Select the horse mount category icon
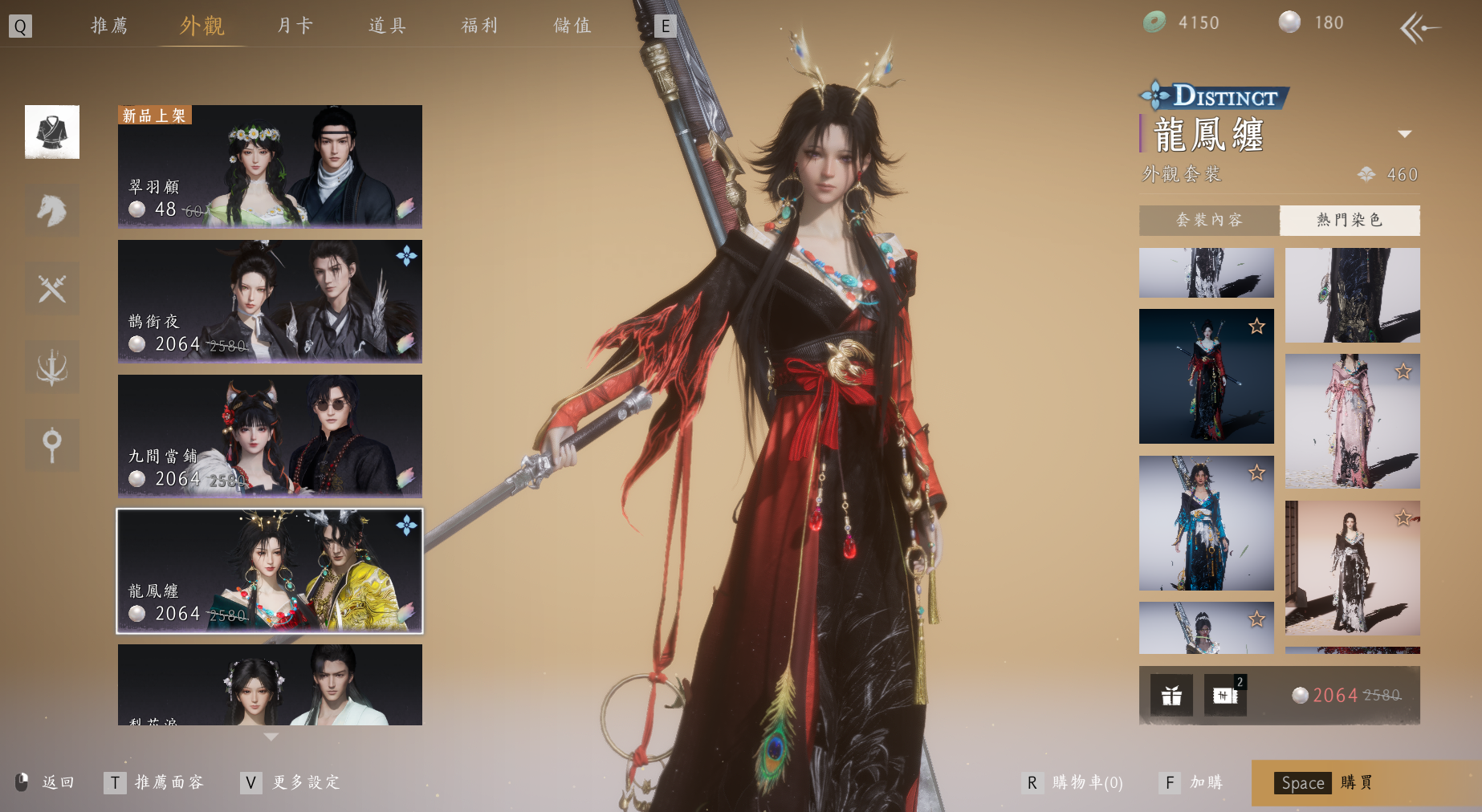 (x=52, y=210)
